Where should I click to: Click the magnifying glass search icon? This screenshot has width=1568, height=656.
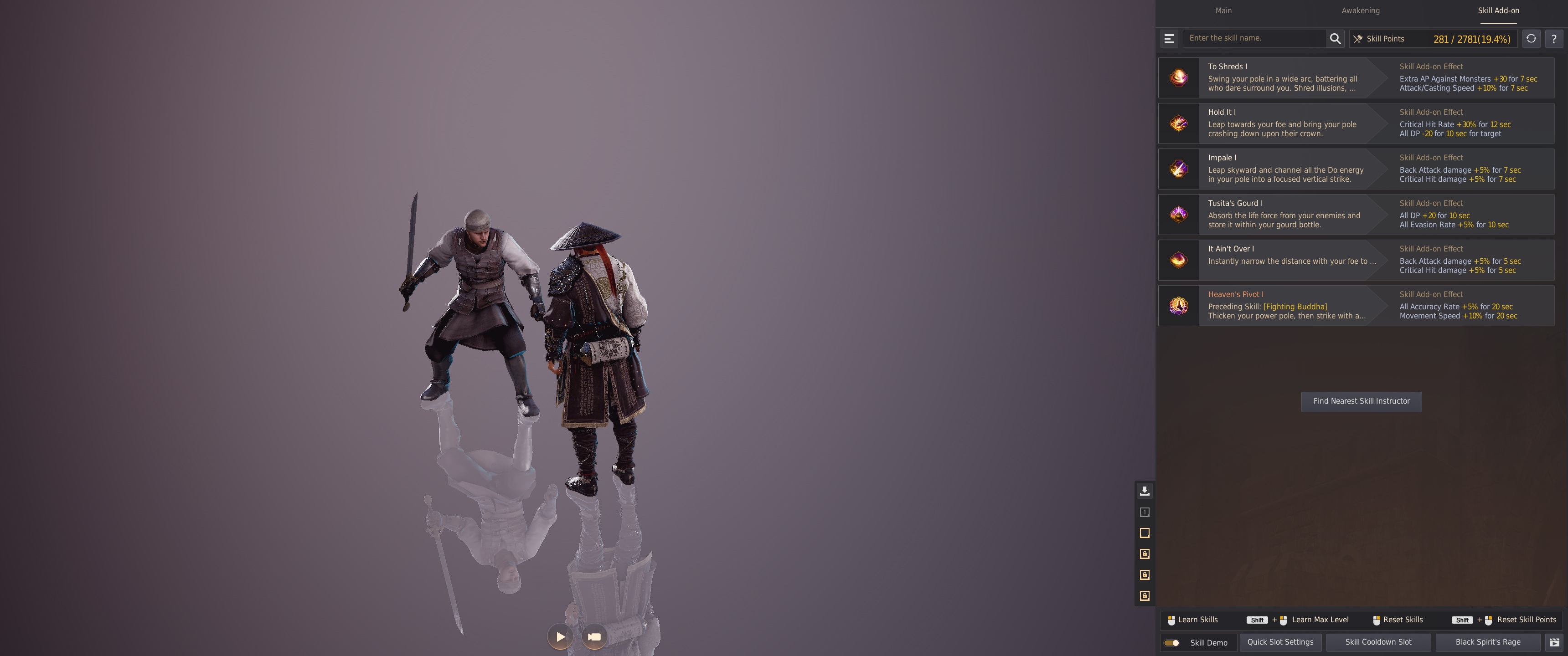(1336, 38)
